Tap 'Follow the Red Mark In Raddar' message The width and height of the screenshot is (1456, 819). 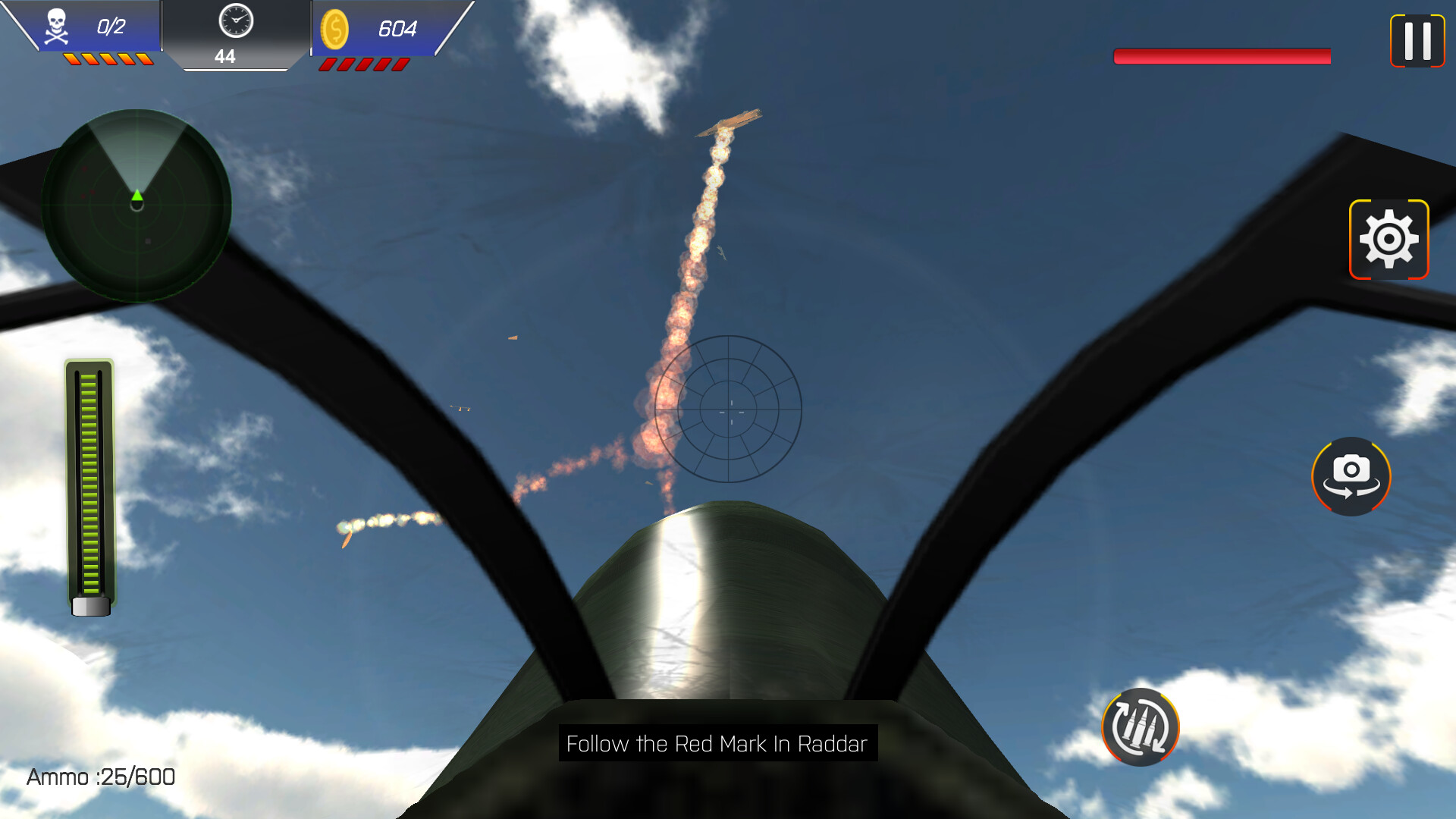coord(717,745)
